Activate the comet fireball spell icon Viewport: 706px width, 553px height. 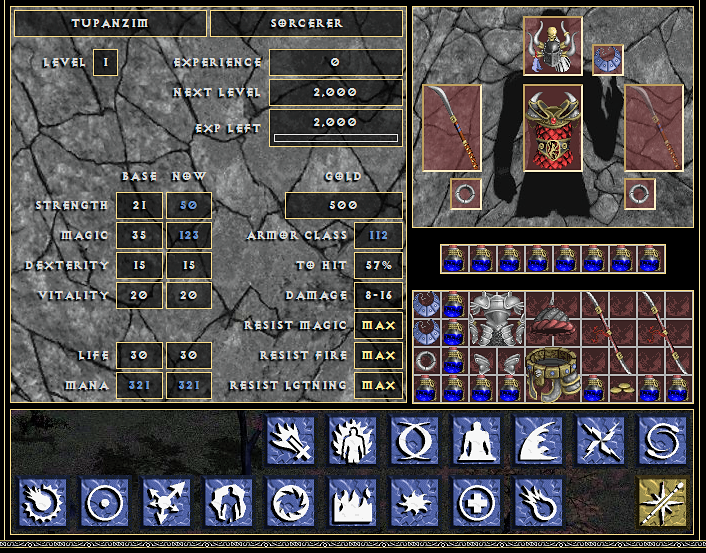[x=538, y=502]
